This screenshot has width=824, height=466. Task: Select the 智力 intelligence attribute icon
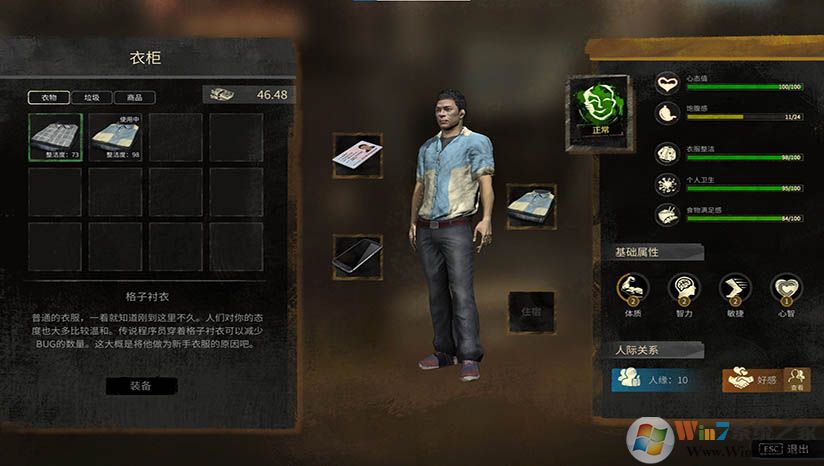click(x=684, y=290)
